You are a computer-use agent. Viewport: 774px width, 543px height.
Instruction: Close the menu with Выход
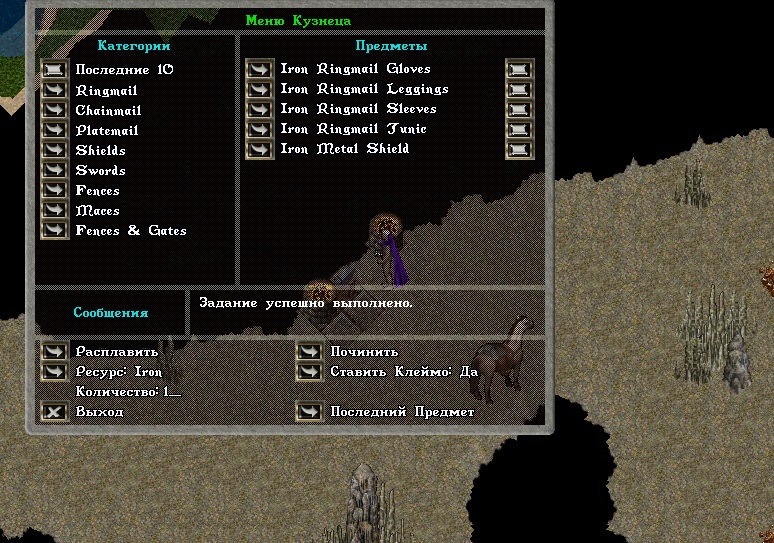coord(54,411)
